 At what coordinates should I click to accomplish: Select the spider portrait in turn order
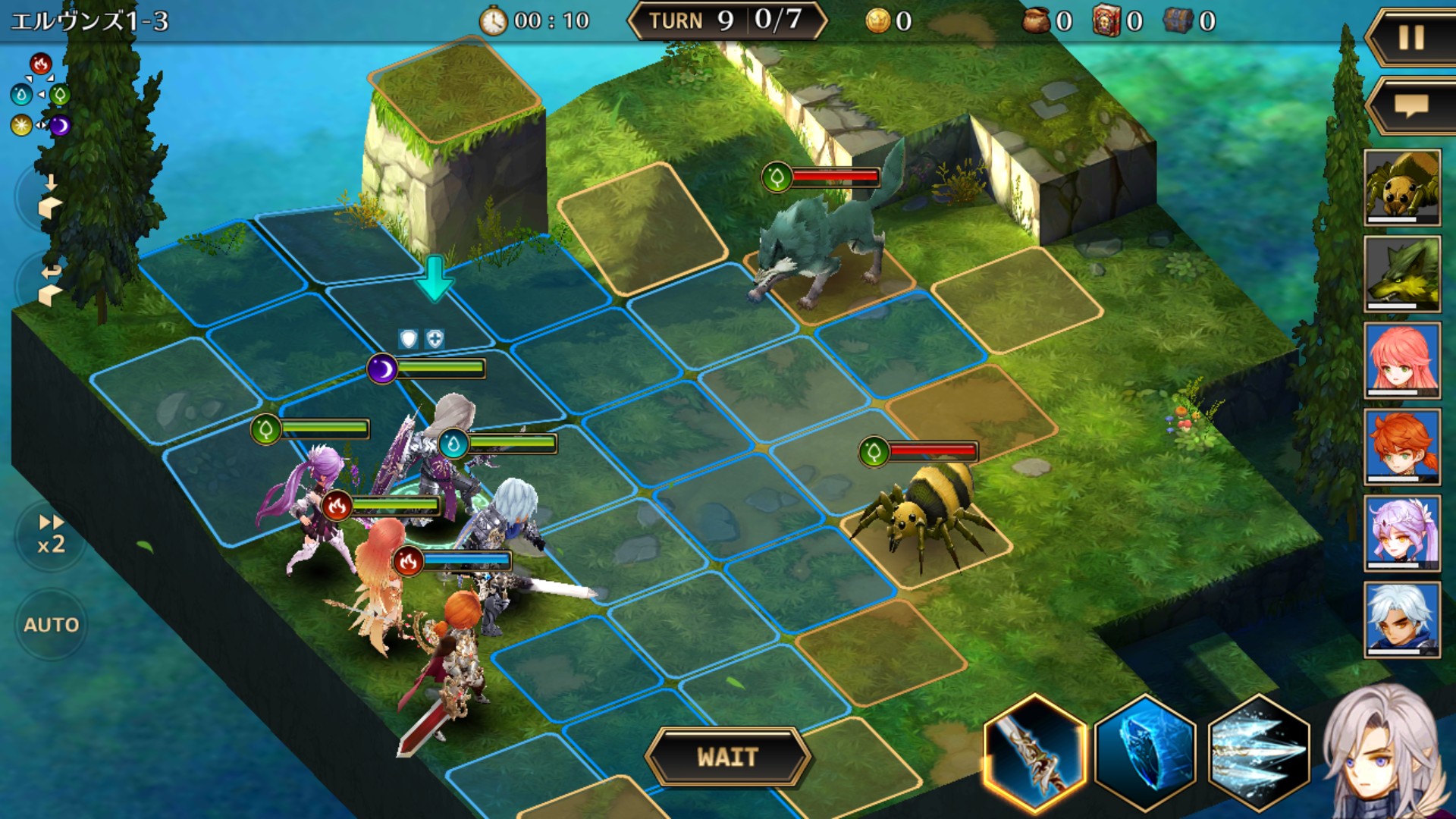point(1402,187)
